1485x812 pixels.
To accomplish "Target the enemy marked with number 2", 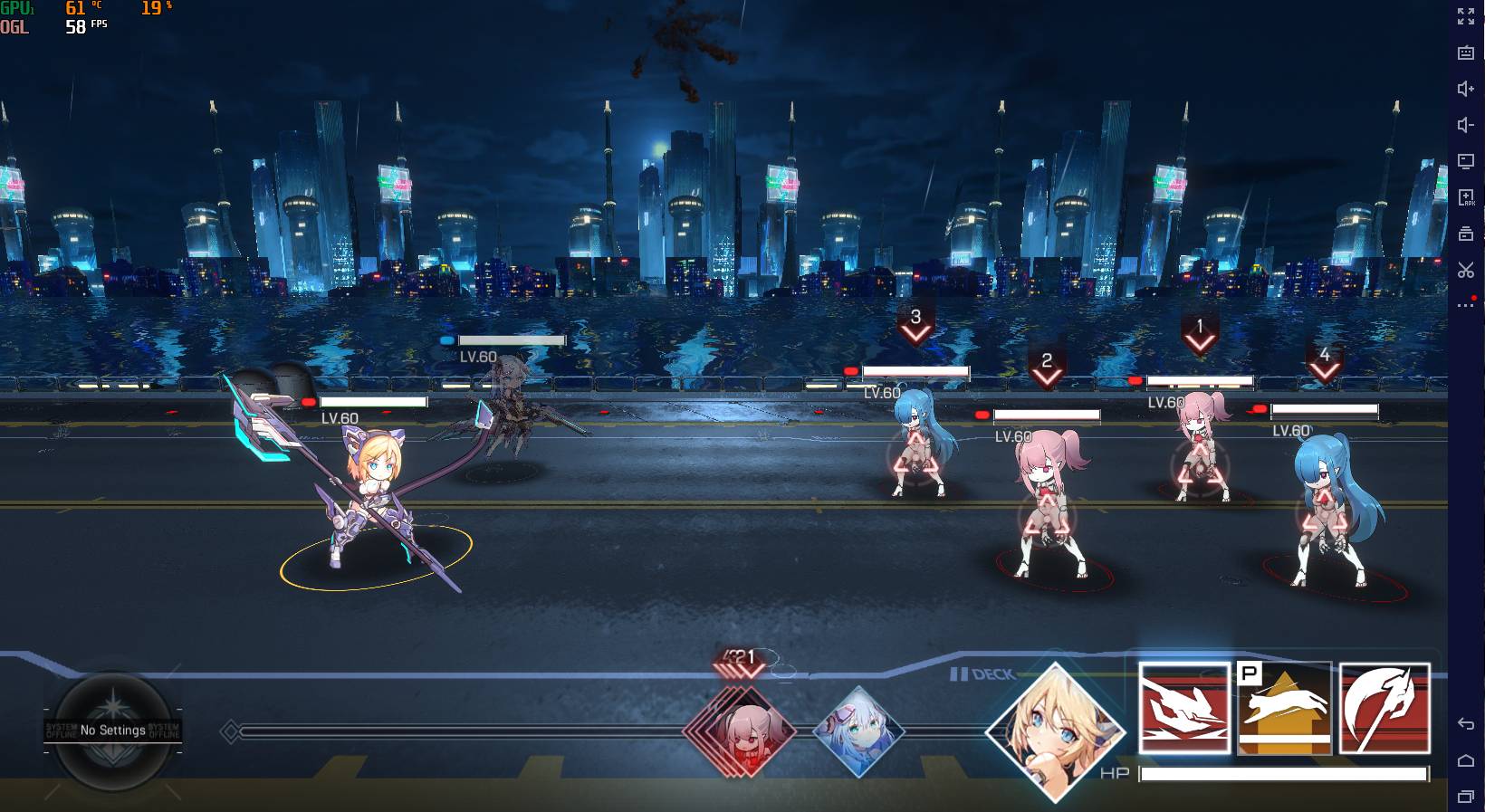I will point(1047,507).
